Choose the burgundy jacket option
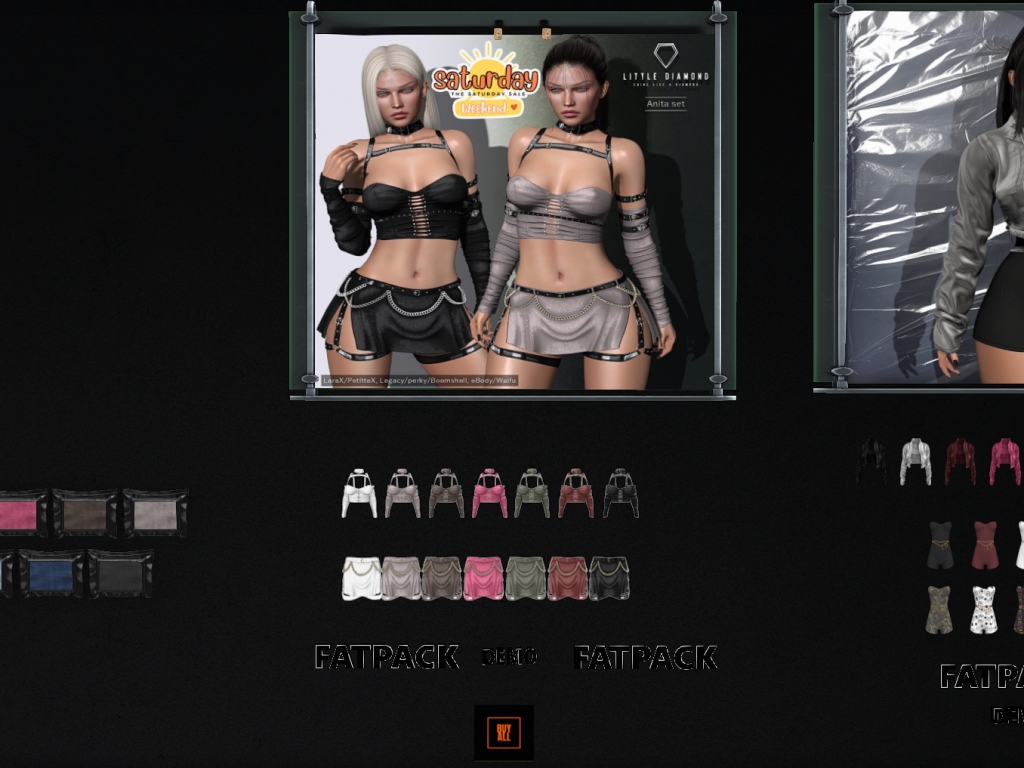This screenshot has width=1024, height=768. 960,462
